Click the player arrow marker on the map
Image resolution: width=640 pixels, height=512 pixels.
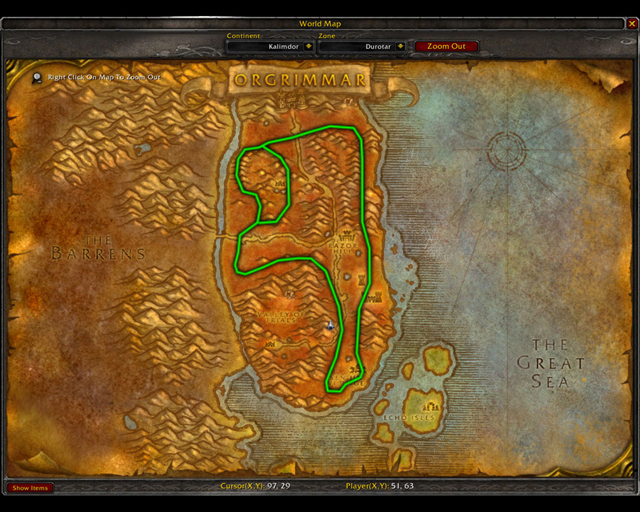pyautogui.click(x=330, y=324)
